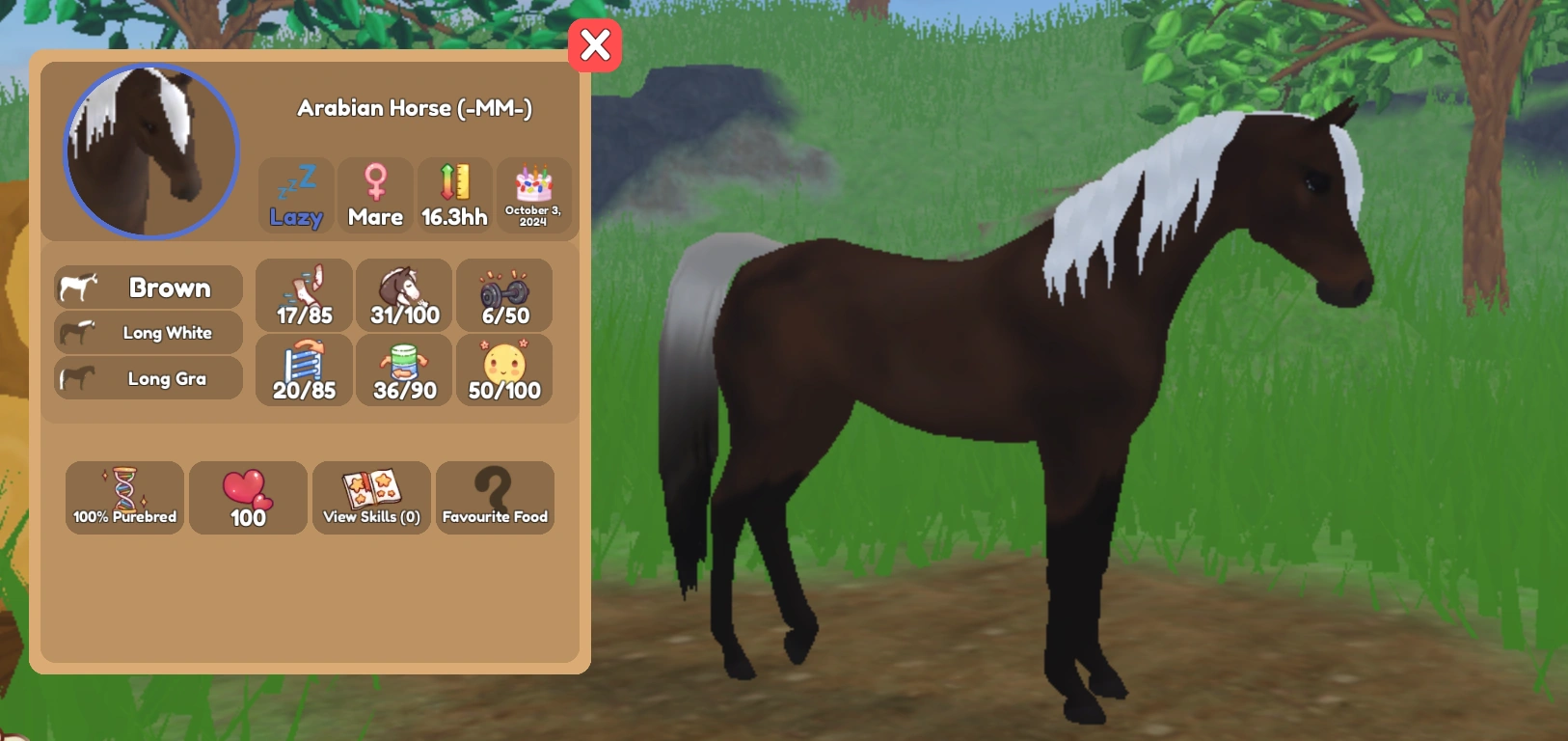The height and width of the screenshot is (741, 1568).
Task: Open the 16.3hh height measurement badge
Action: pos(453,195)
